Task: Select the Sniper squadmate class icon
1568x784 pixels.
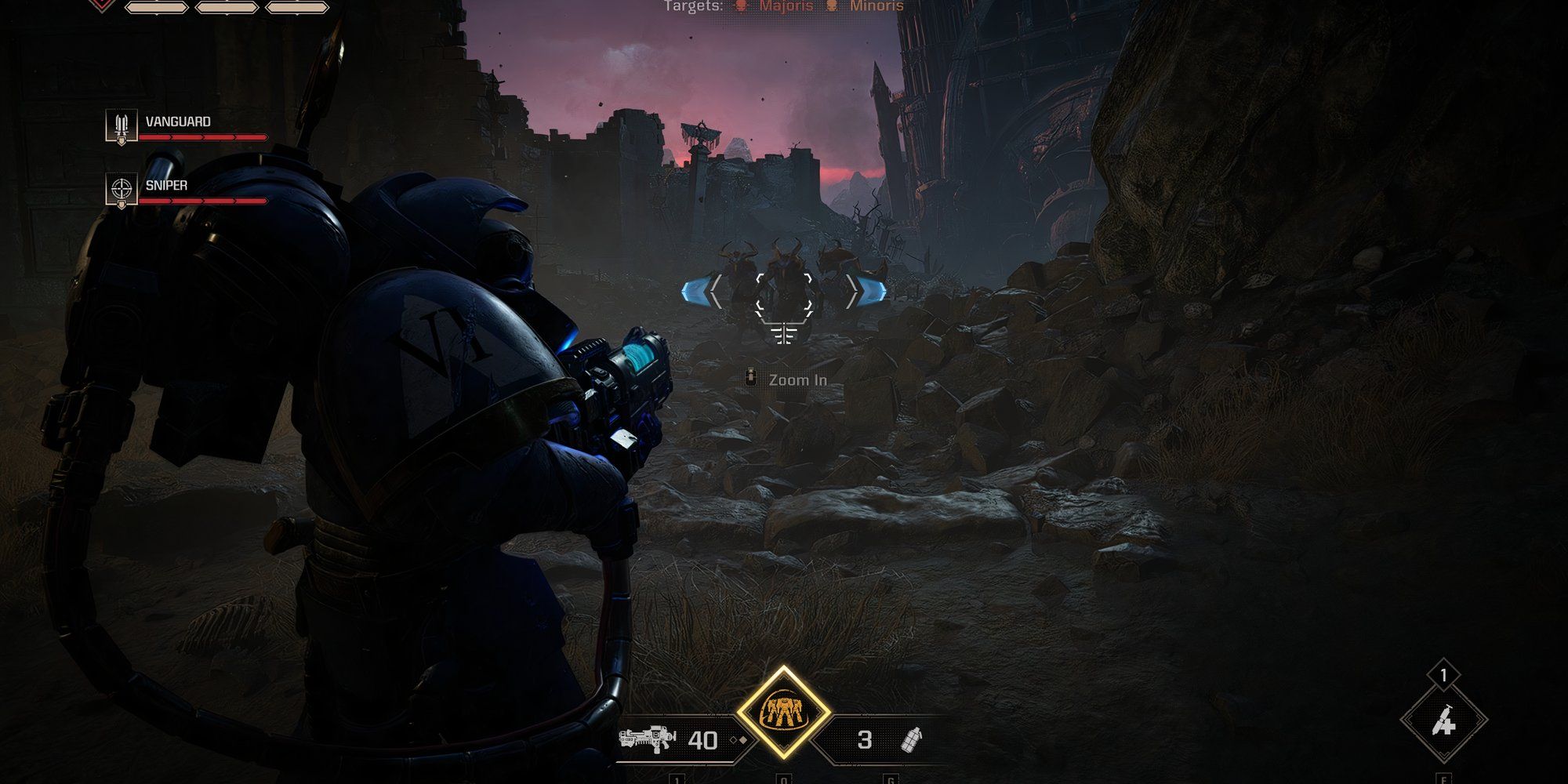Action: (x=122, y=190)
